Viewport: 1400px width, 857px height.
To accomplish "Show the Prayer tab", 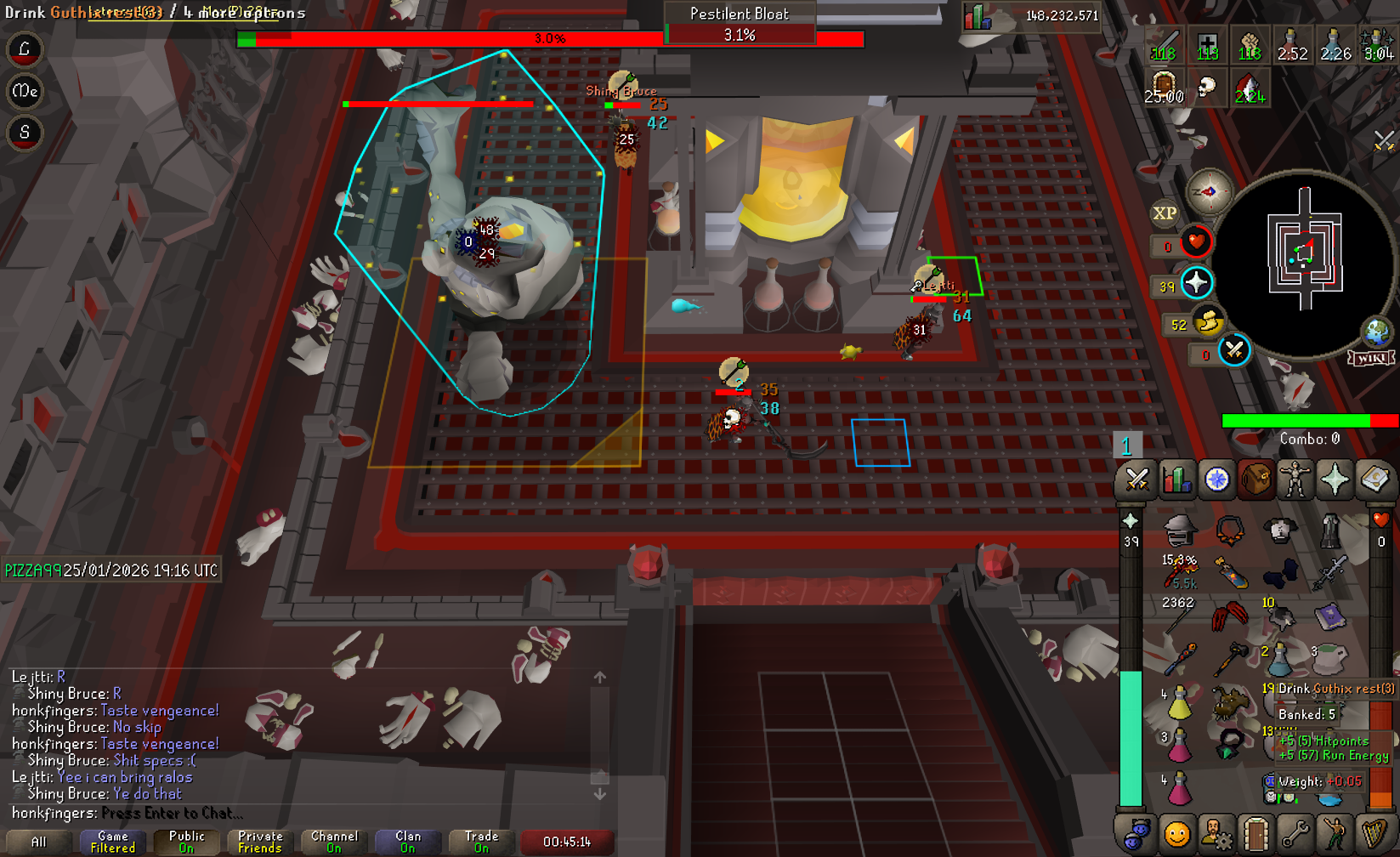I will (x=1335, y=480).
